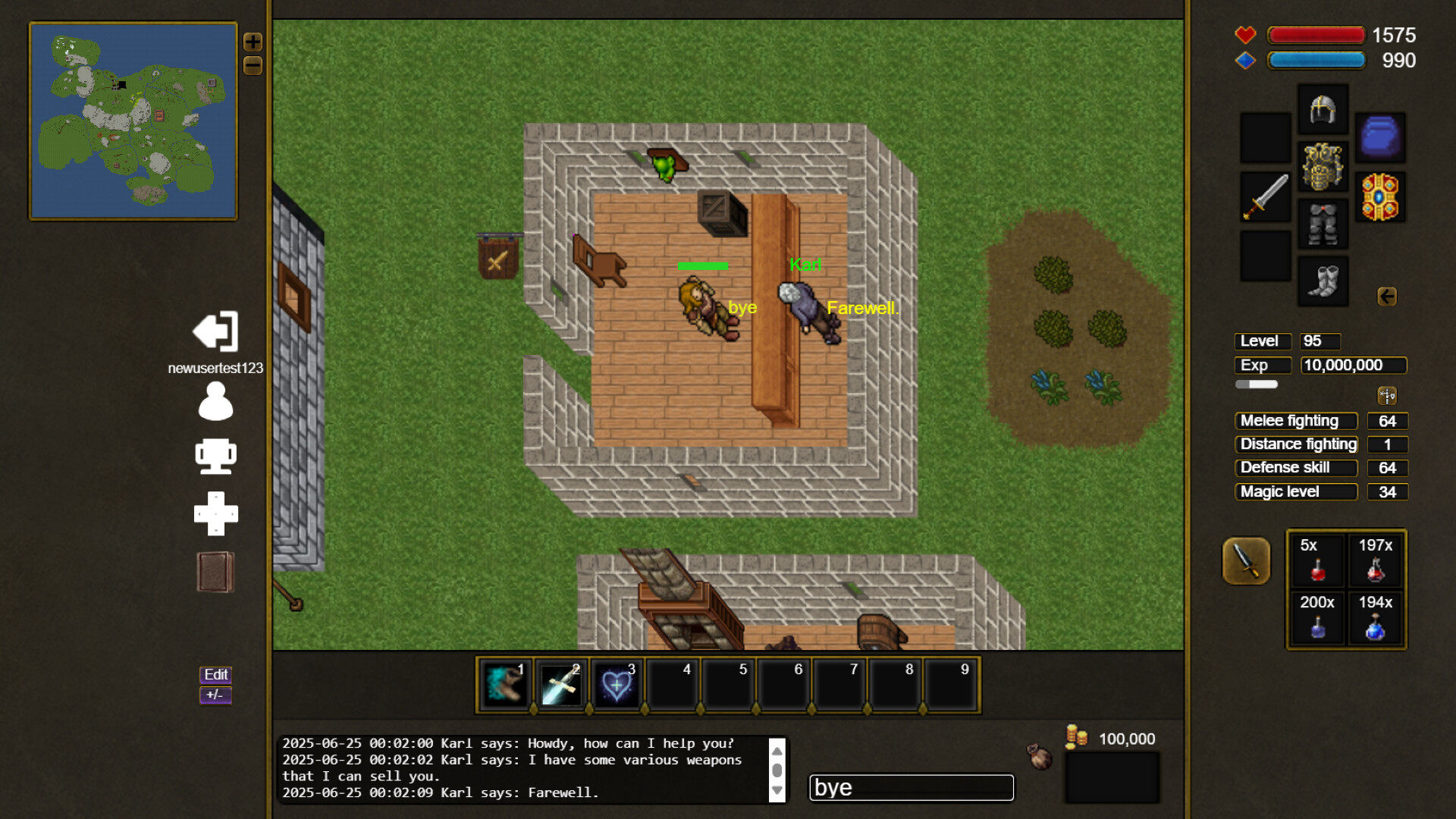Select the fist spell in hotbar slot 1
Viewport: 1456px width, 819px height.
[503, 685]
